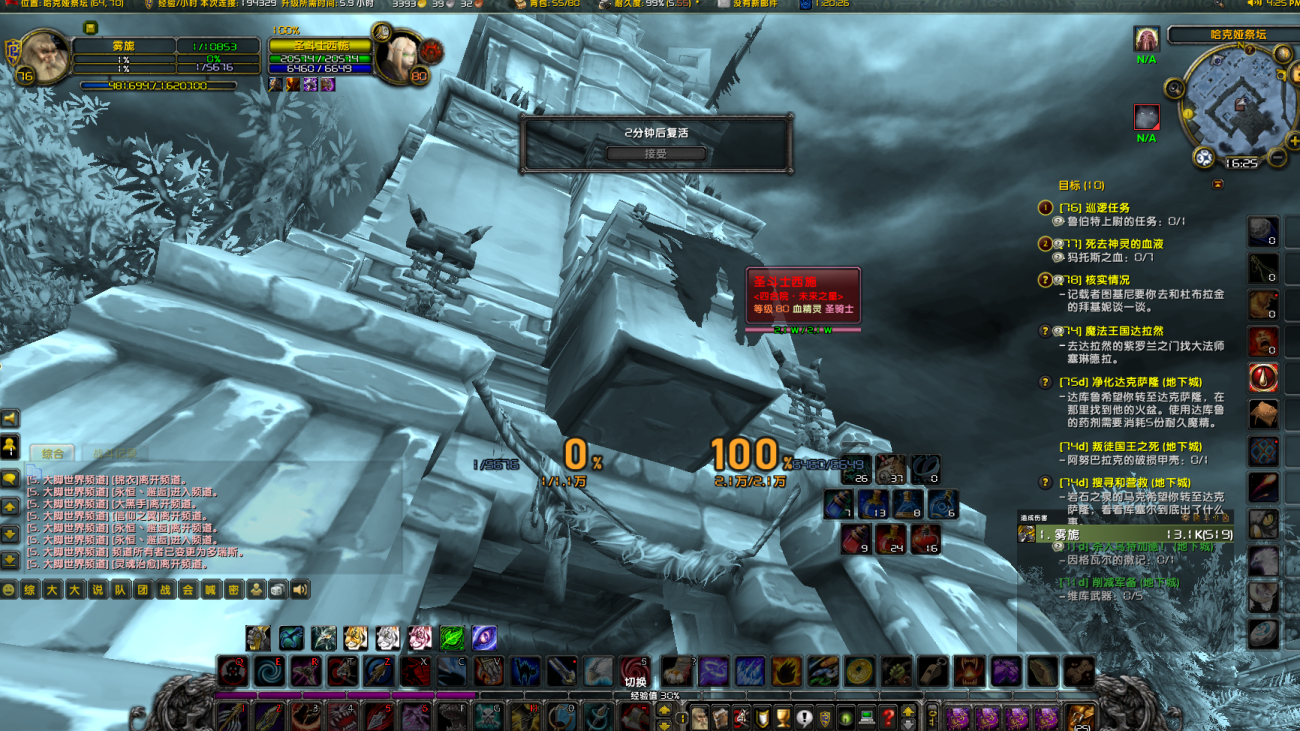1300x731 pixels.
Task: Choose the 喊 yell-channel chat button
Action: point(210,590)
